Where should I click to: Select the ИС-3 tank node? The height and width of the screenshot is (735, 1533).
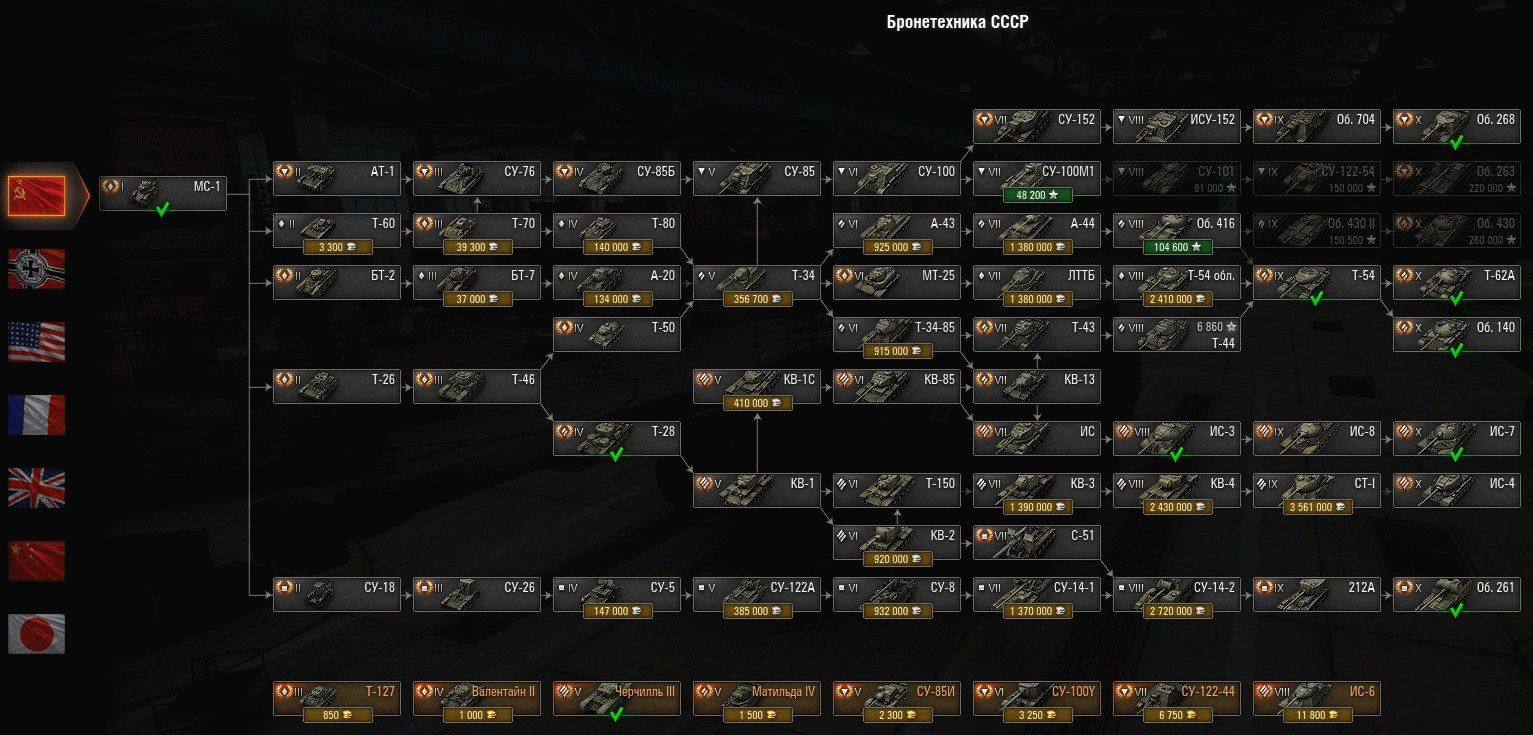pyautogui.click(x=1176, y=438)
